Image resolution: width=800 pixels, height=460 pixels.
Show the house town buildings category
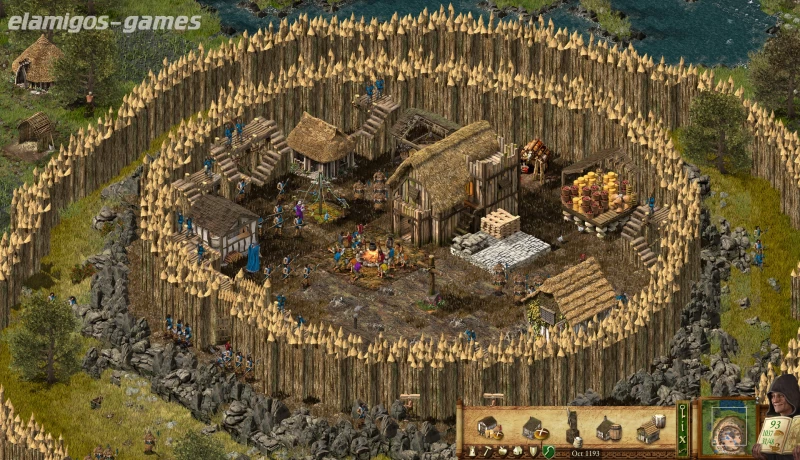(517, 451)
